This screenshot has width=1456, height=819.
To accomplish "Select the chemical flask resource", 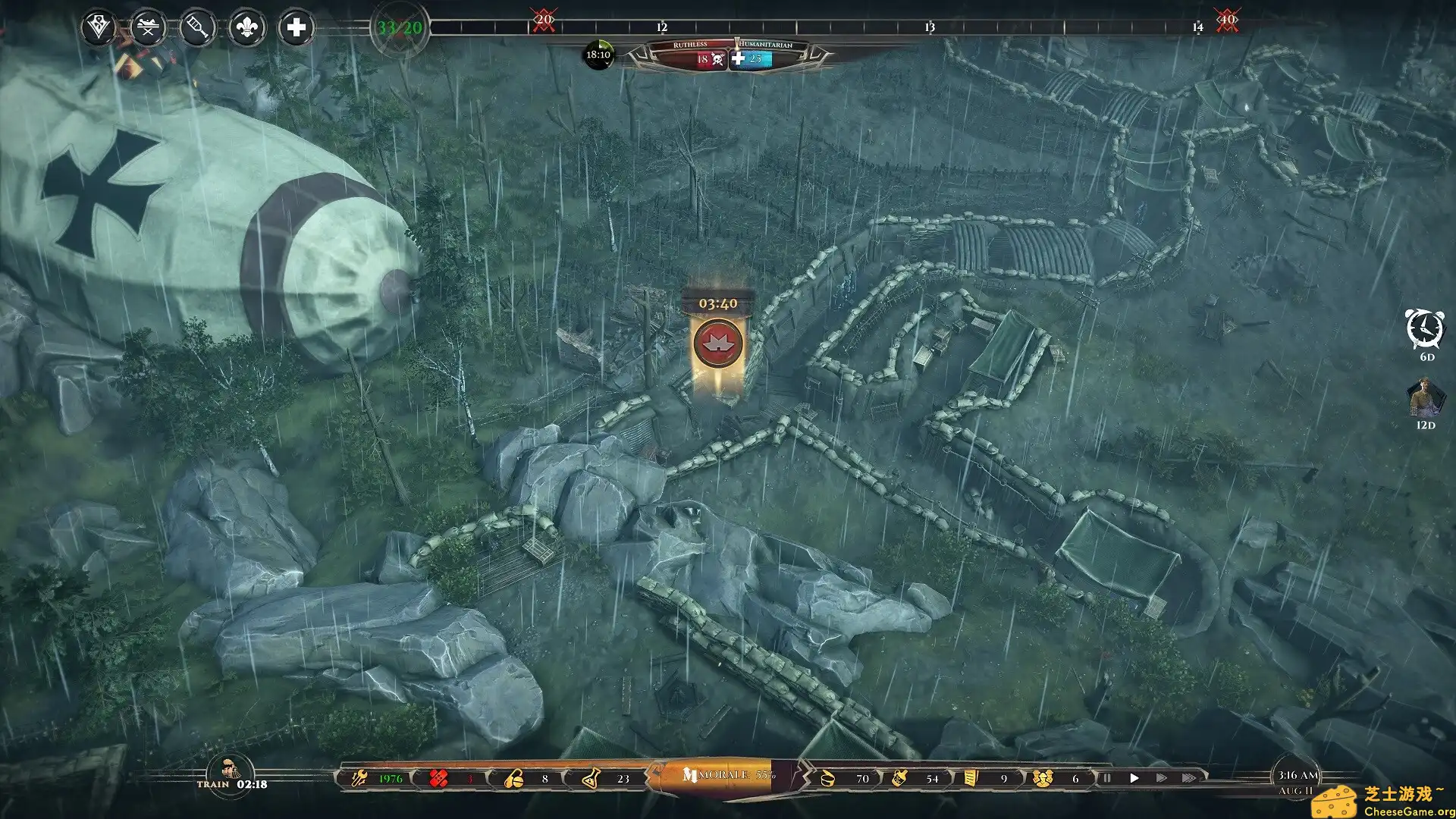I will (591, 779).
